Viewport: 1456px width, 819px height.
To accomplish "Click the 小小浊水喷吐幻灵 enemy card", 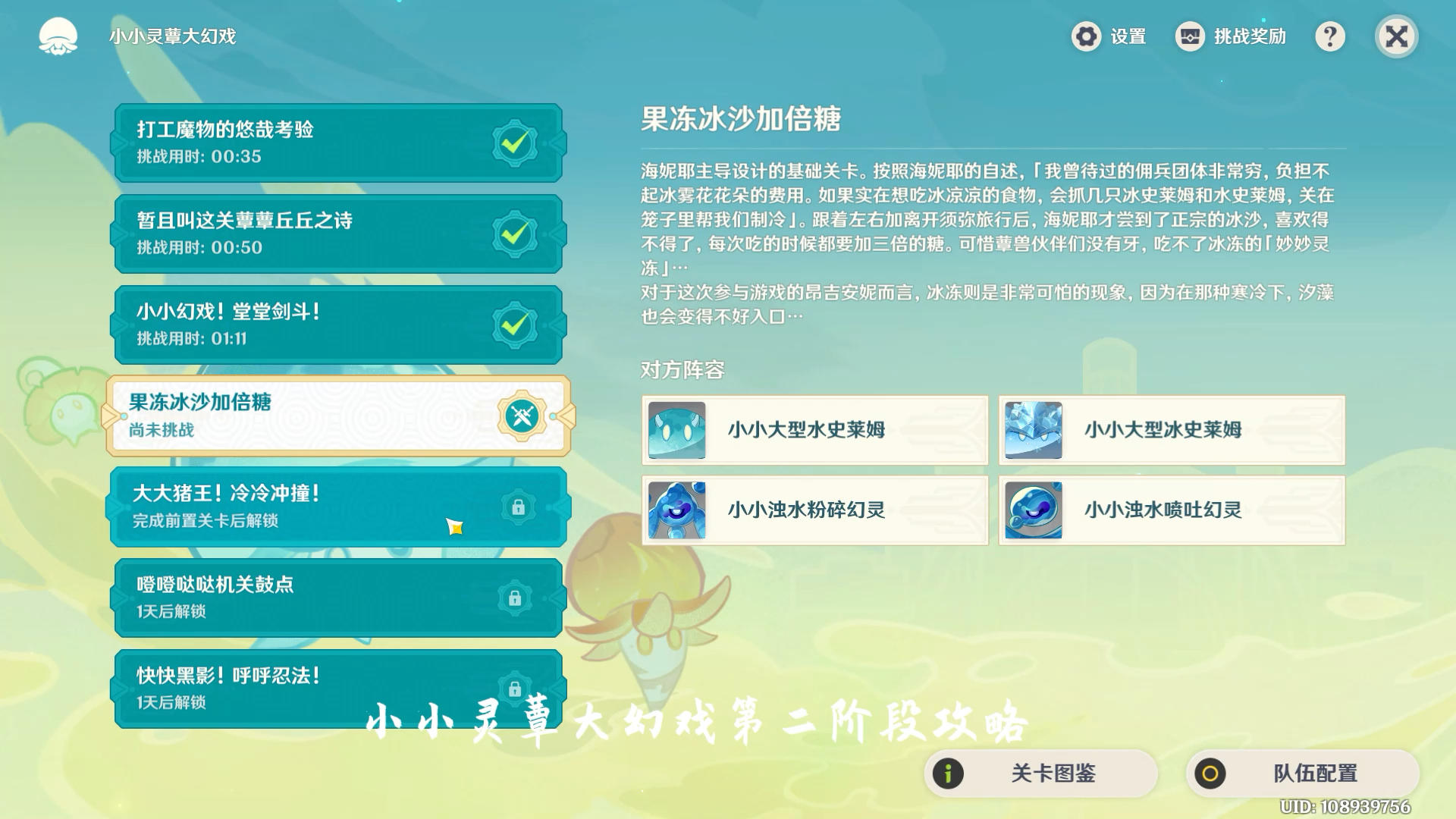I will tap(1172, 510).
